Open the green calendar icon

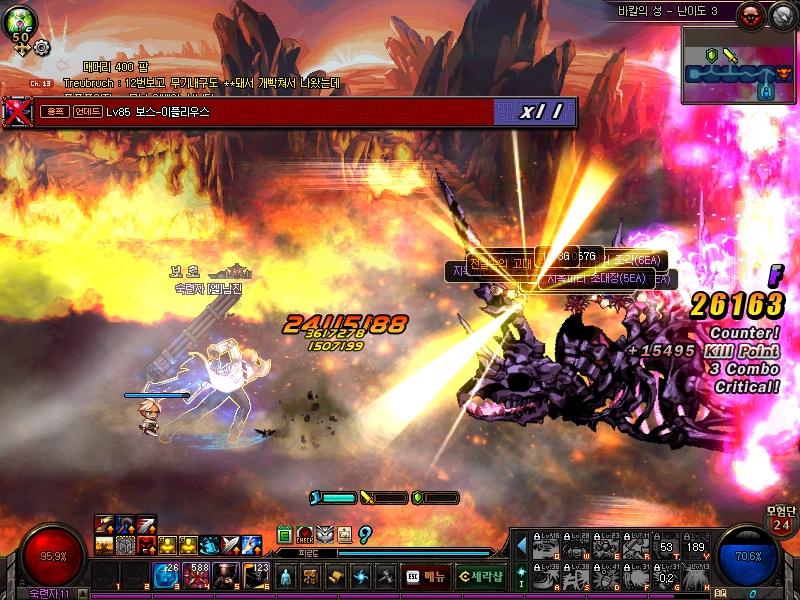[x=285, y=534]
